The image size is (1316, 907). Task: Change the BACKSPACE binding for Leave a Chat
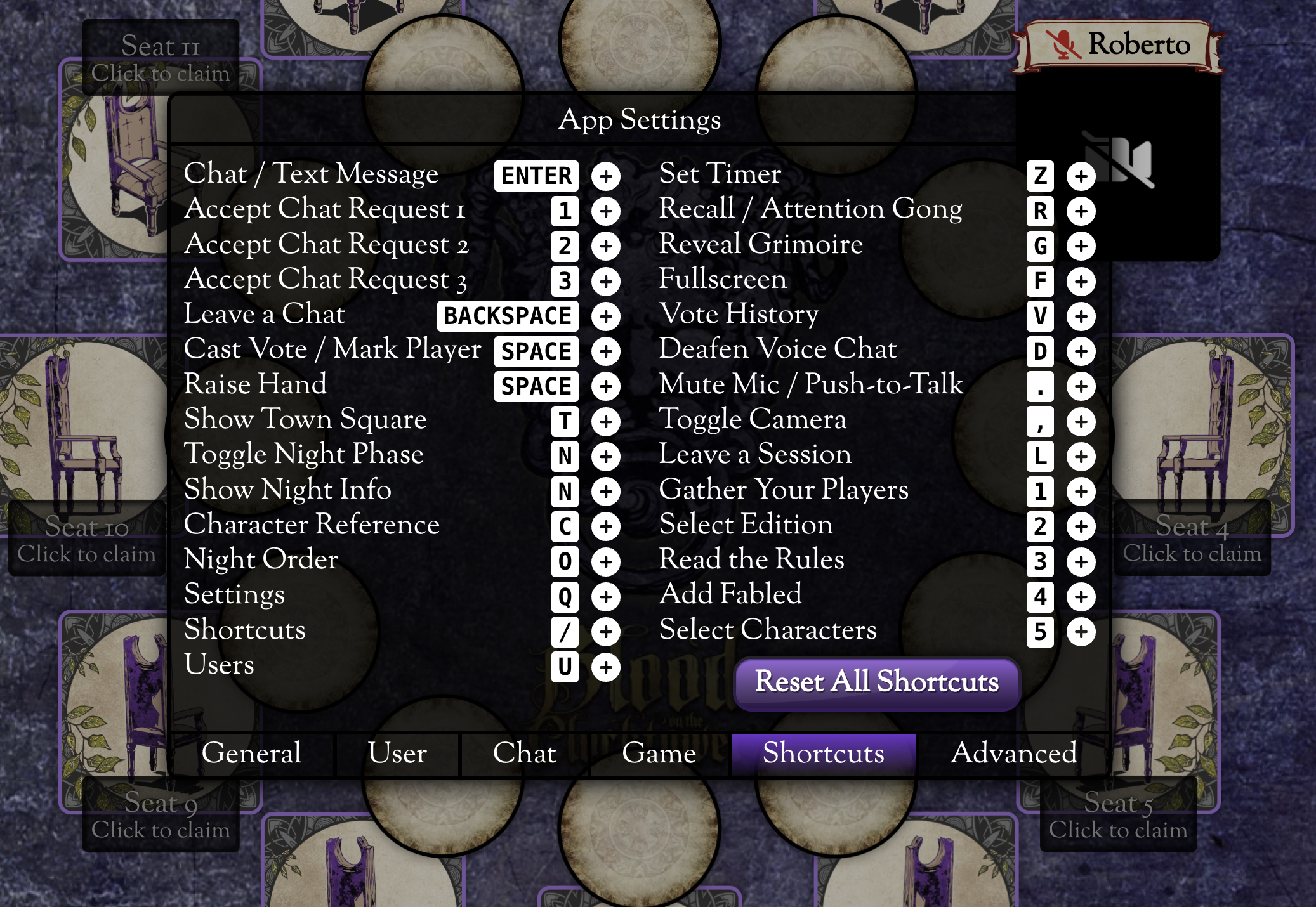[x=507, y=316]
